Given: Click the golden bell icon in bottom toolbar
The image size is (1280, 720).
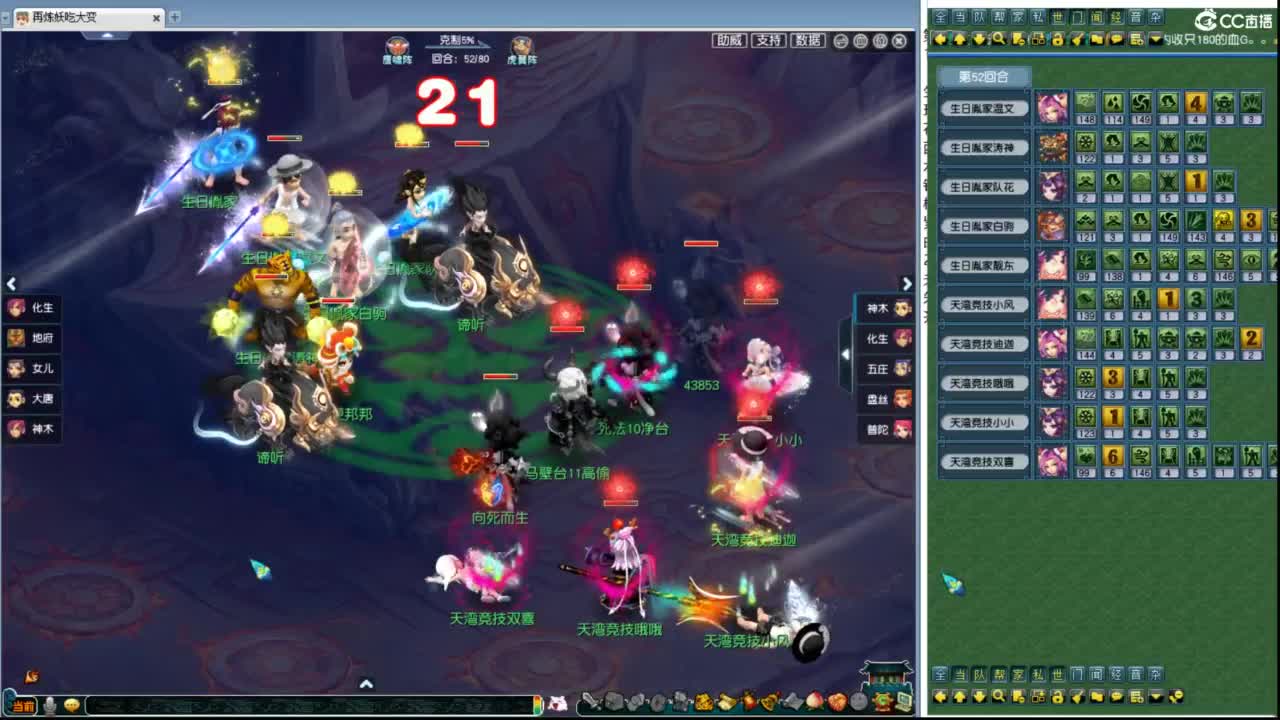Looking at the screenshot, I should click(x=767, y=703).
